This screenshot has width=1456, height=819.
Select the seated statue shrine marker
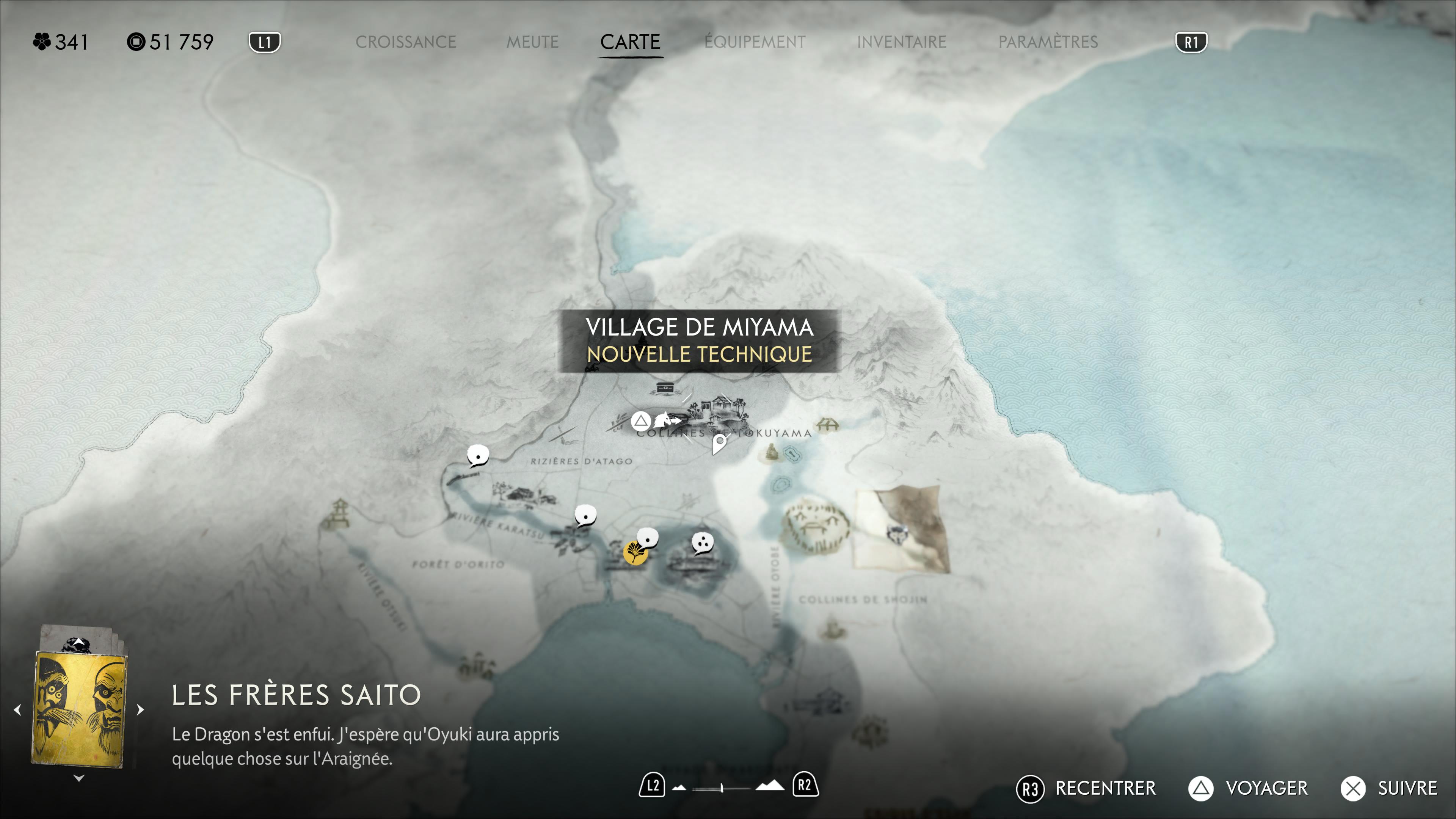tap(771, 452)
